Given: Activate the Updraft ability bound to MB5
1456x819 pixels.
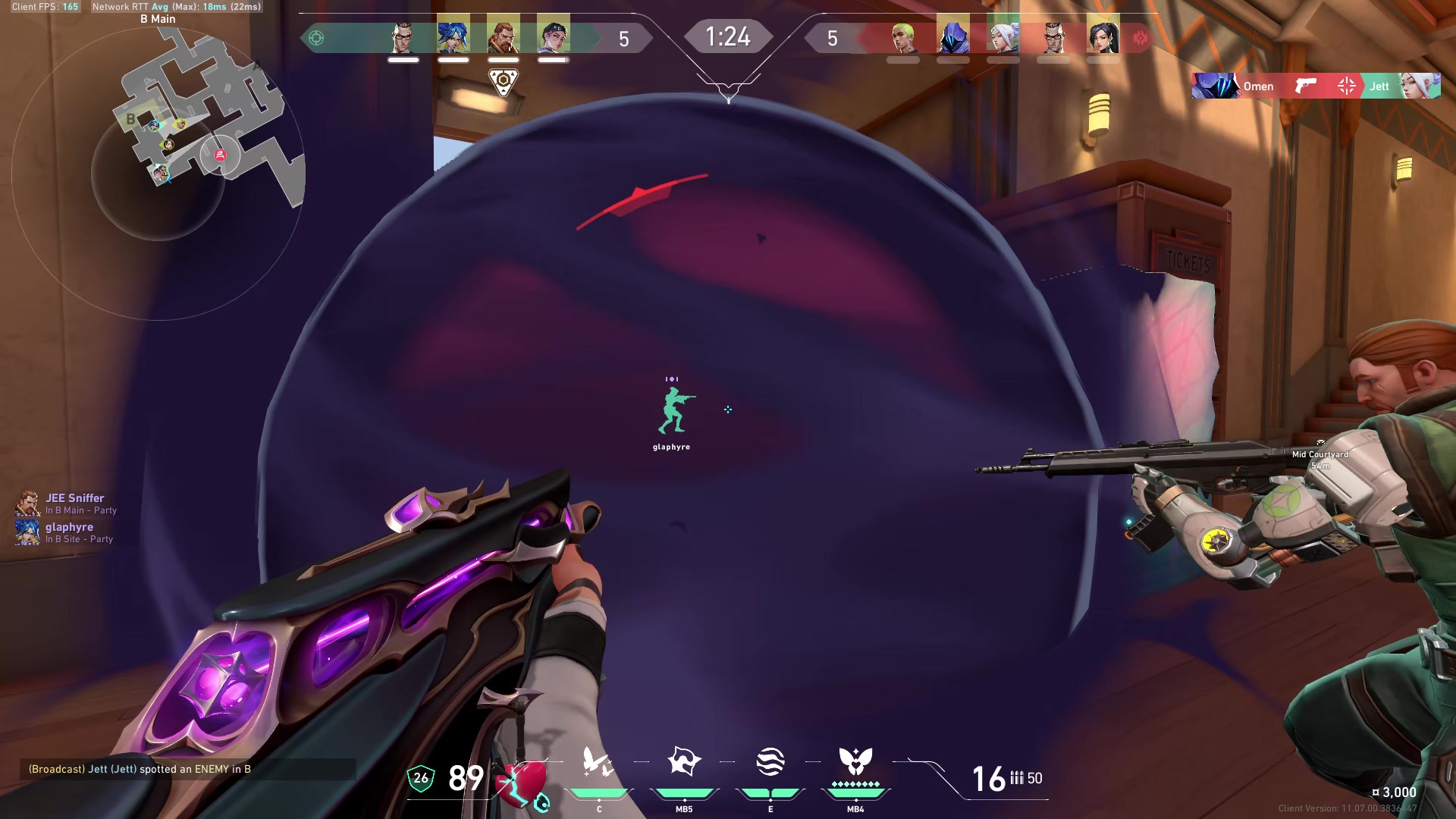Looking at the screenshot, I should [684, 762].
